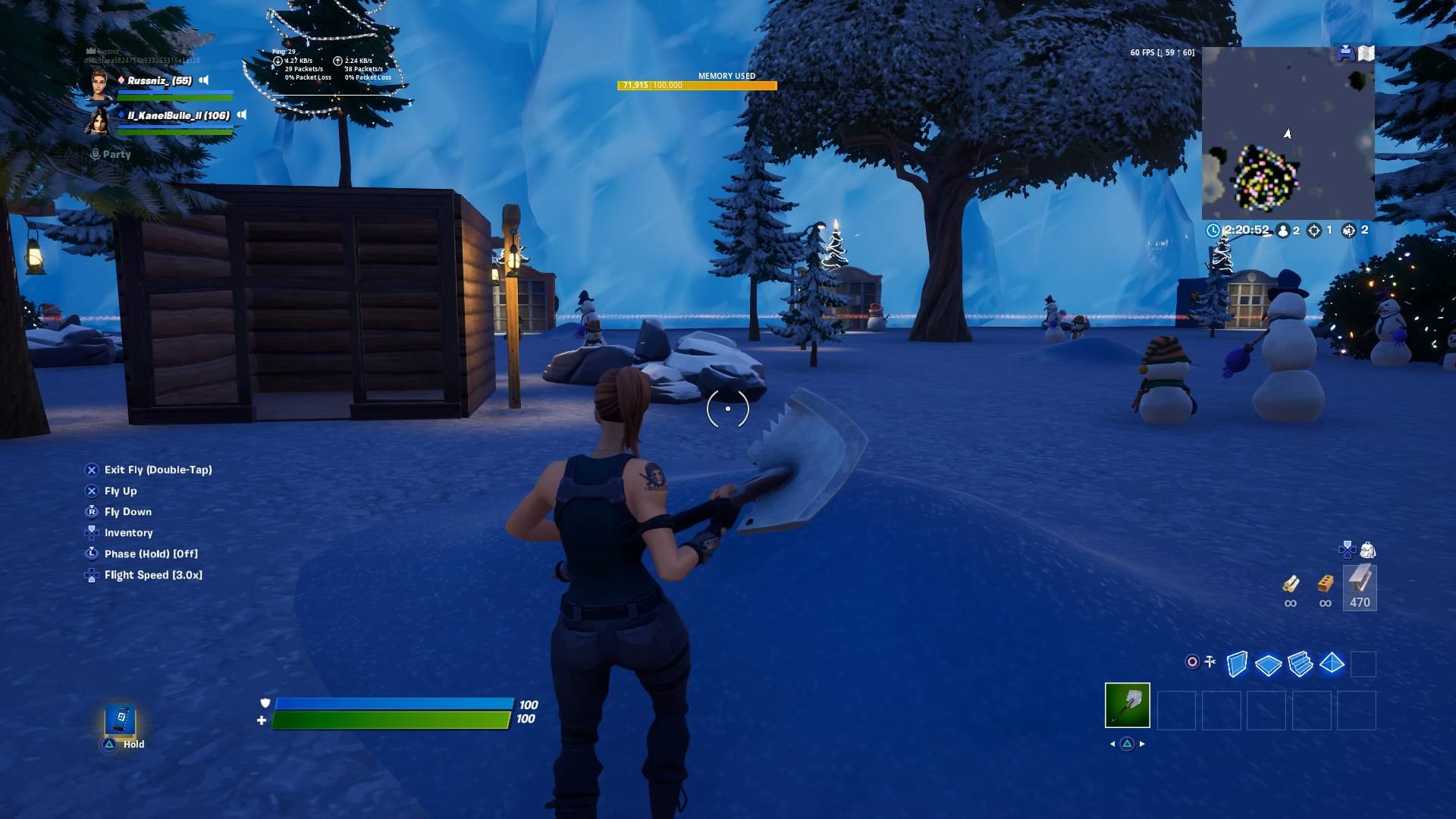Click the edit tool crosshair icon
1456x819 pixels.
(x=1192, y=662)
